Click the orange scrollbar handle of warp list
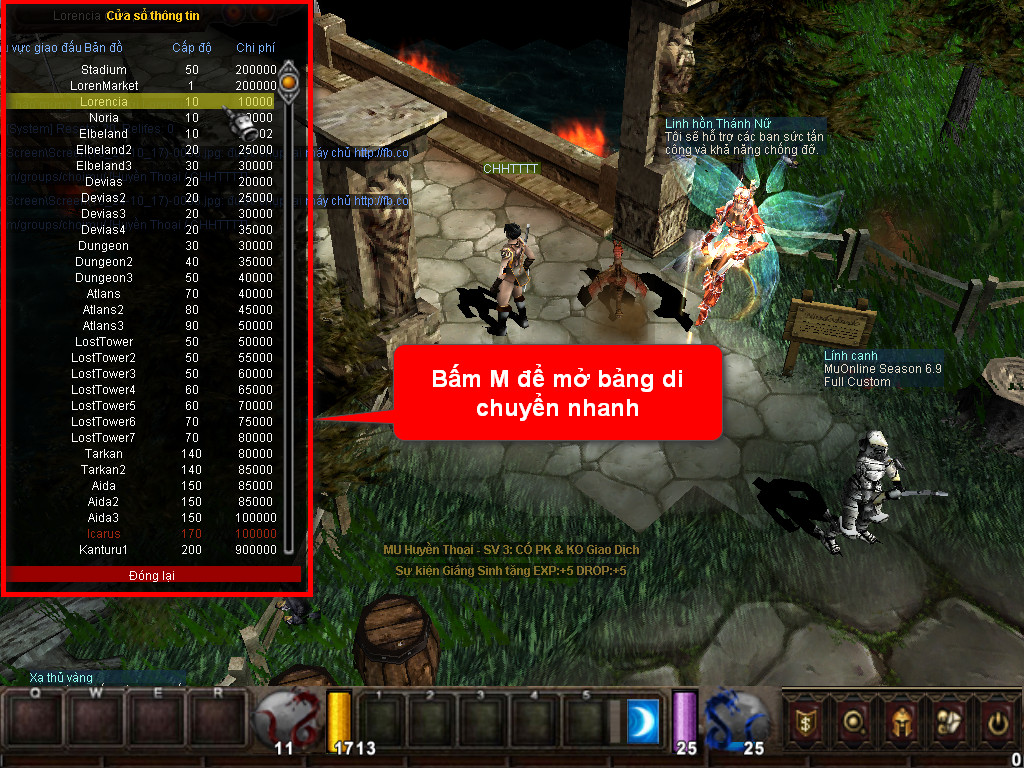The image size is (1024, 768). click(x=289, y=80)
